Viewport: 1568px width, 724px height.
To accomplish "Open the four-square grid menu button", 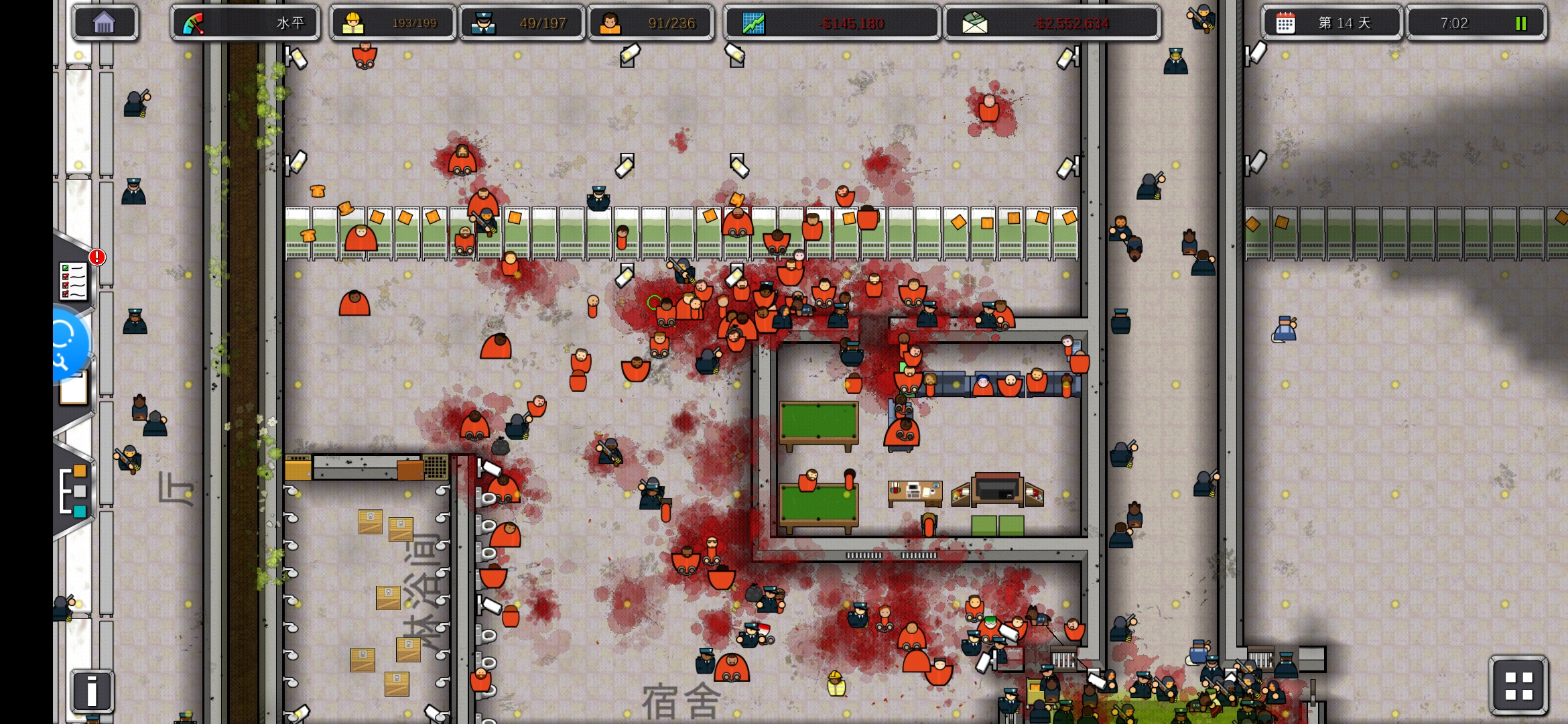I will [1518, 685].
